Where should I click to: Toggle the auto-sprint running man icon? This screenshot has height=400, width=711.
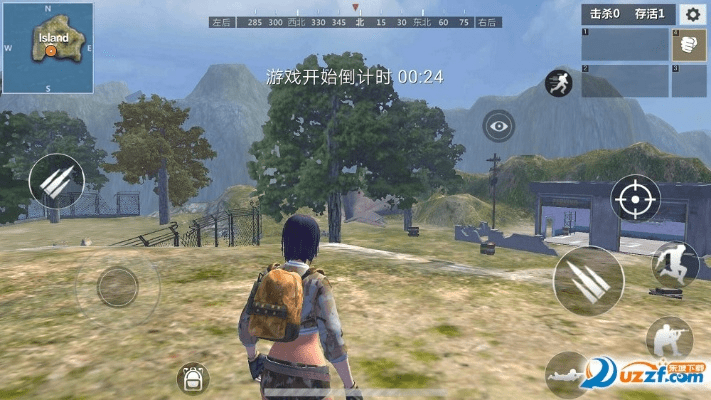tap(558, 83)
